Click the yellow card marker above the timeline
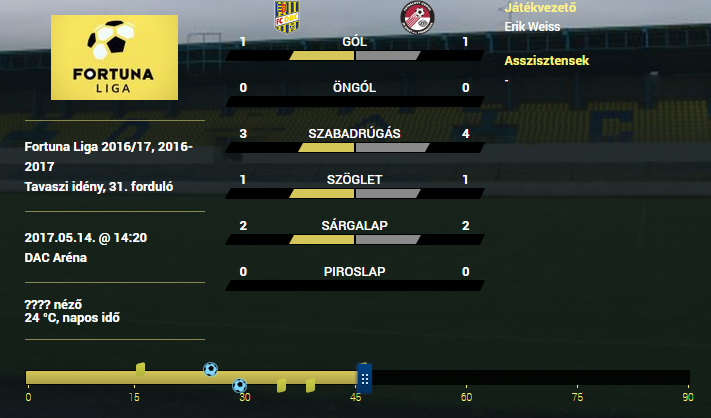The height and width of the screenshot is (418, 711). [140, 369]
